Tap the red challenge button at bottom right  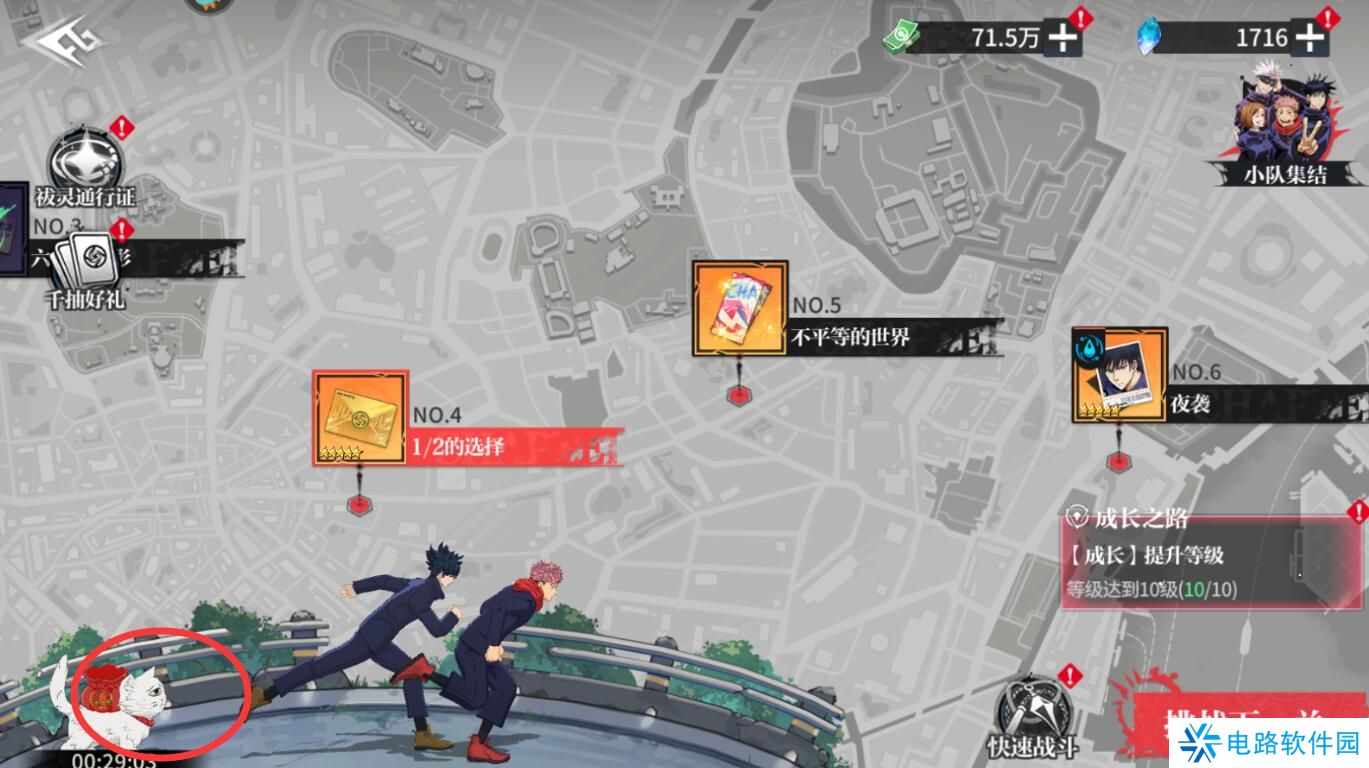tap(1240, 722)
